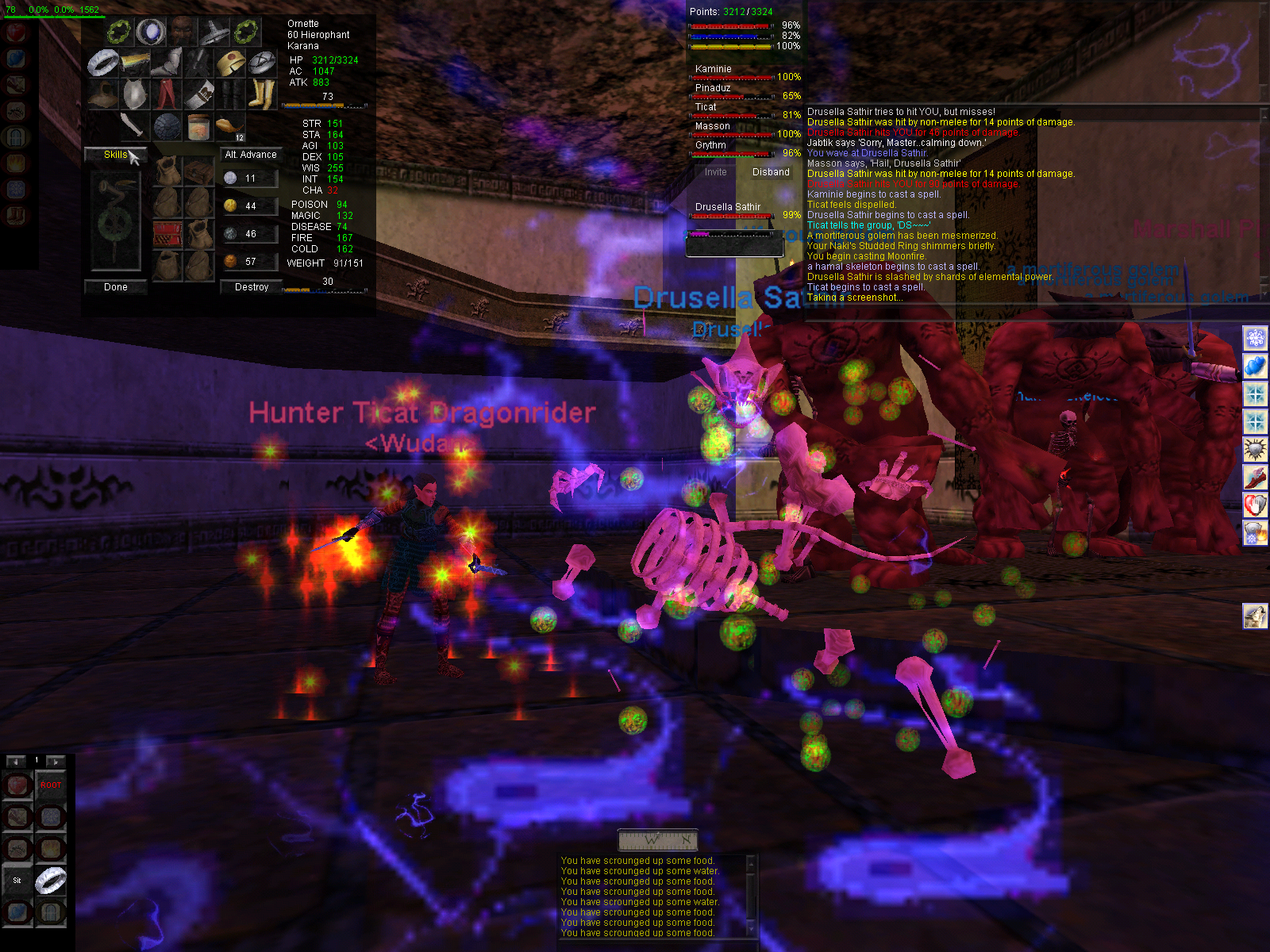Image resolution: width=1270 pixels, height=952 pixels.
Task: Select the wooden chest inventory slot
Action: 198,171
